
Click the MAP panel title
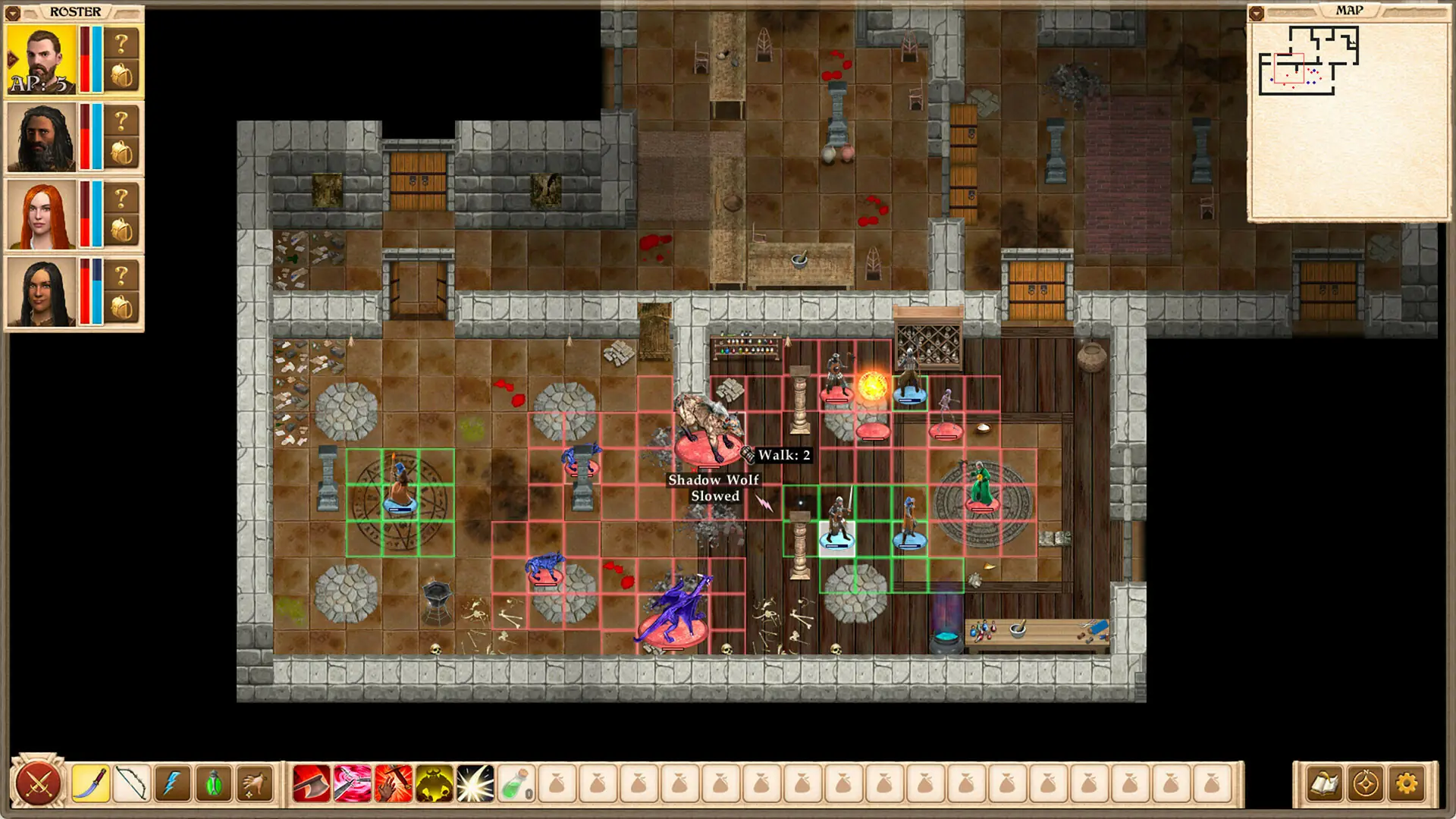point(1351,10)
